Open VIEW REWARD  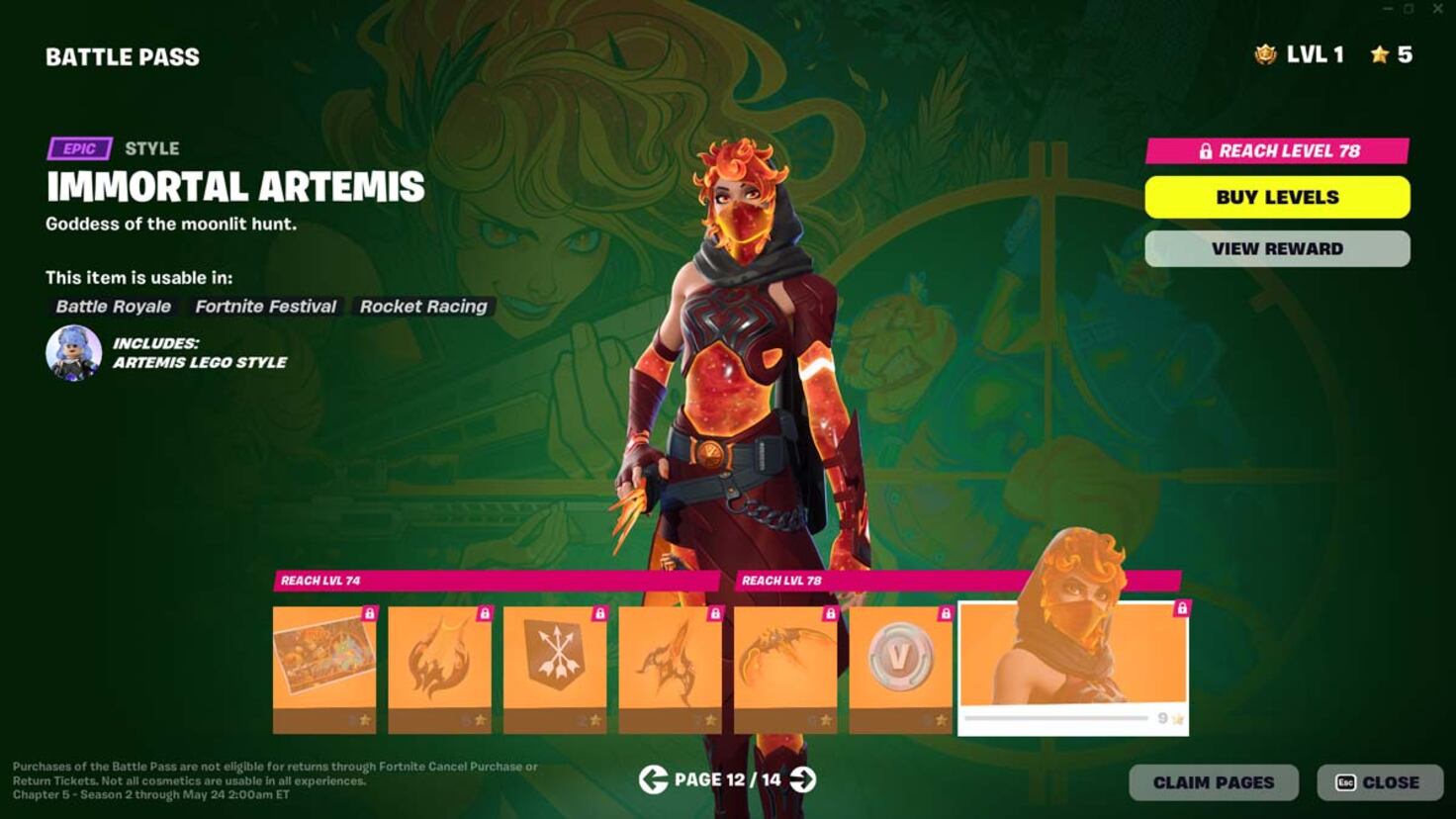pos(1277,248)
